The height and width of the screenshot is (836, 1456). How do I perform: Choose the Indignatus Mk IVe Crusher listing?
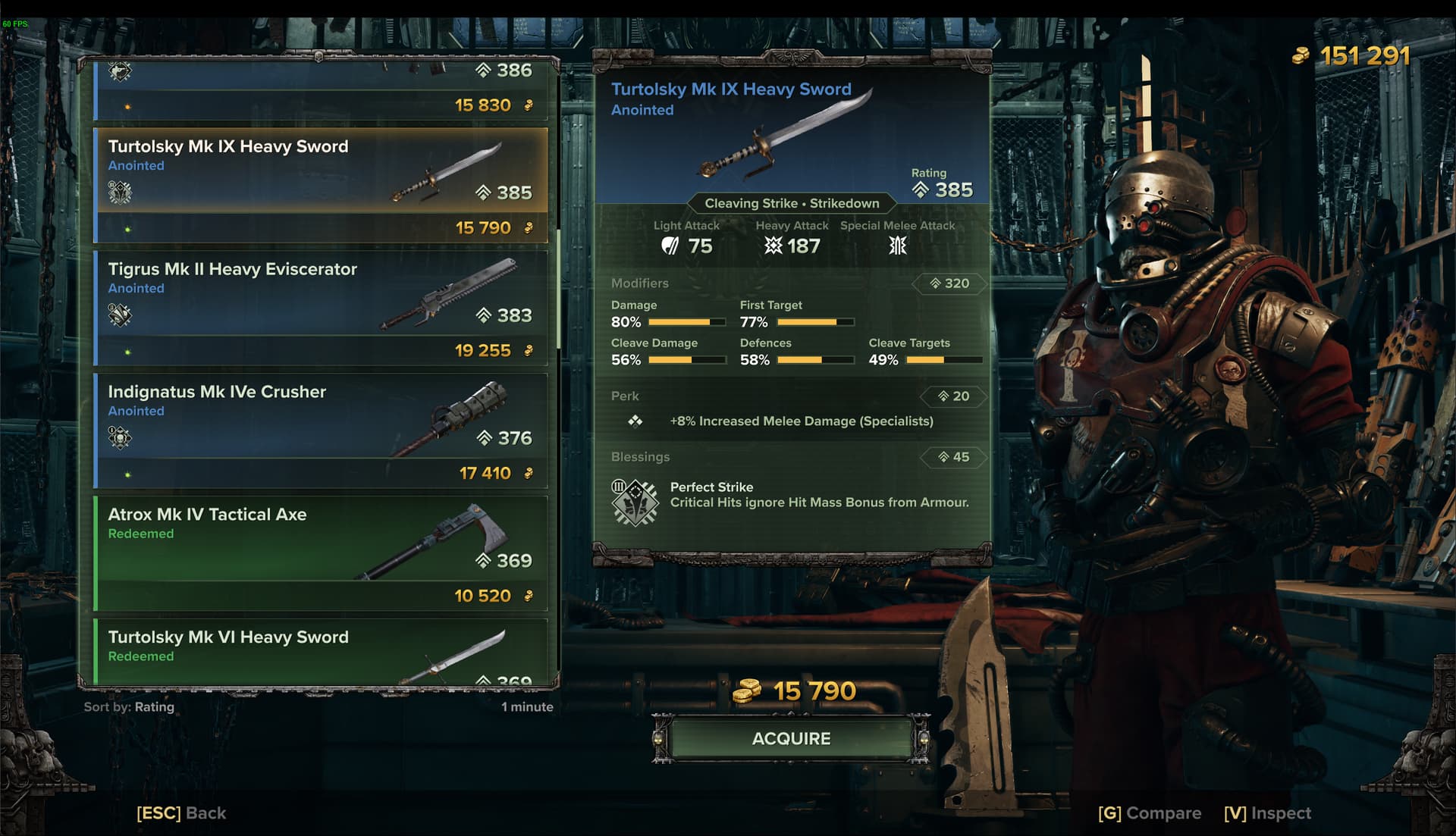[321, 430]
